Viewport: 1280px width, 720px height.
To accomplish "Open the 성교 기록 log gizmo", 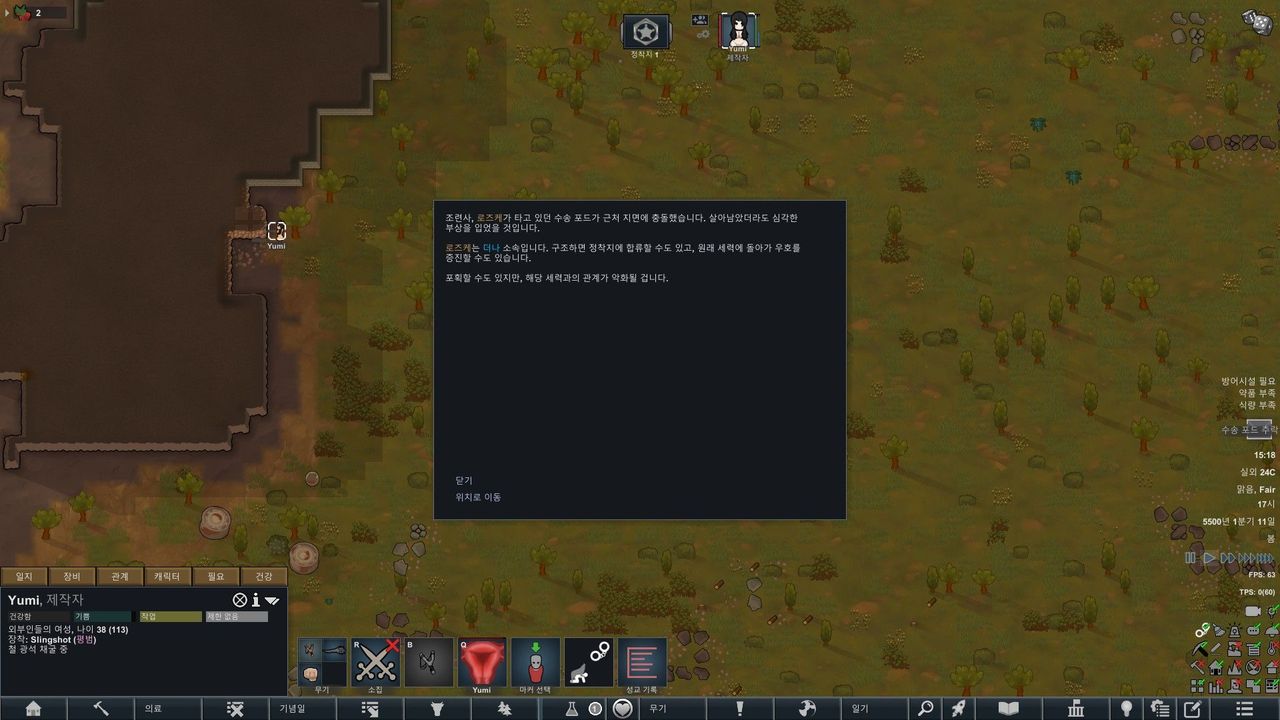I will click(643, 660).
